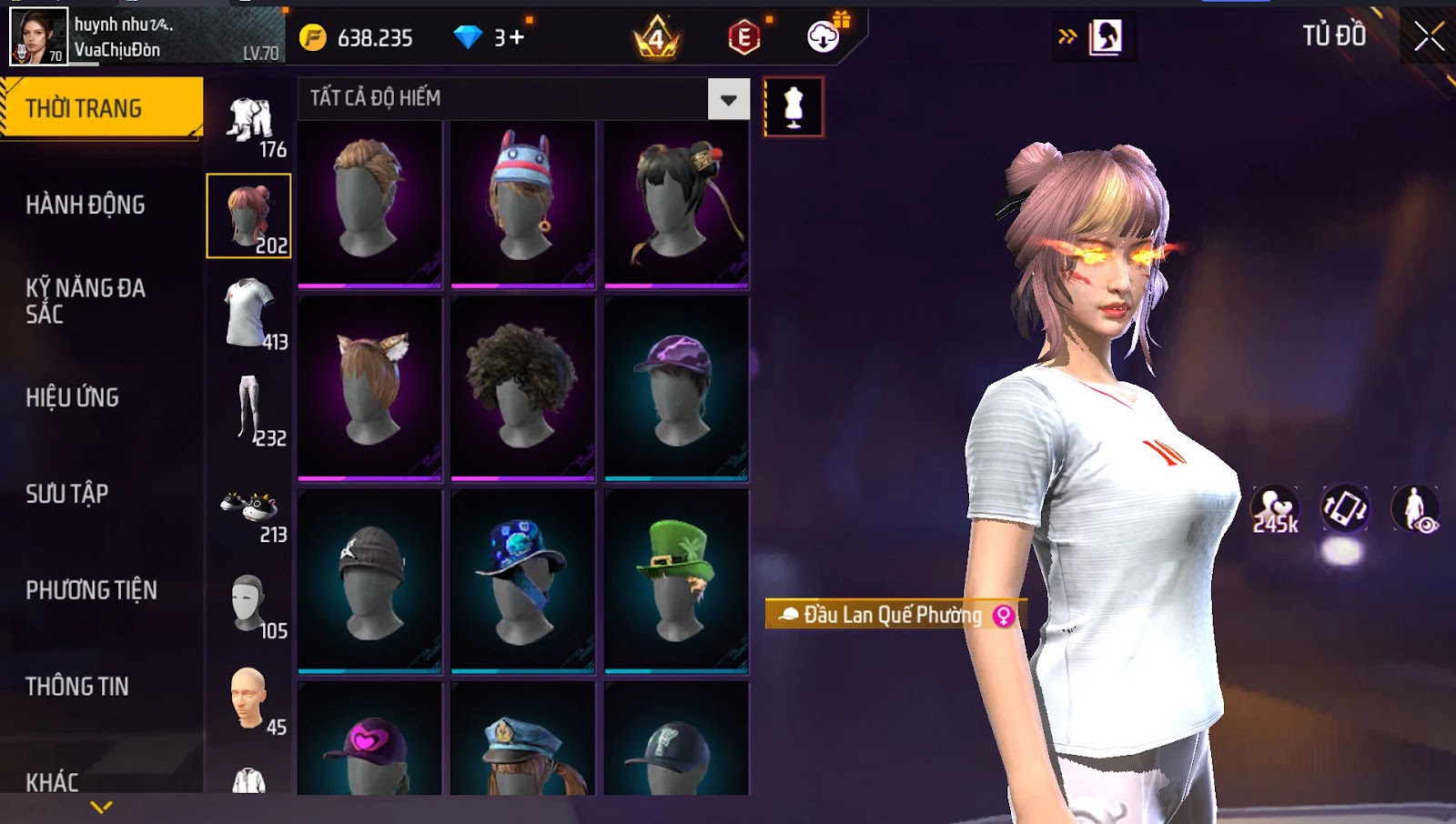Pick the purple lightning cap
The image size is (1456, 824).
[676, 387]
